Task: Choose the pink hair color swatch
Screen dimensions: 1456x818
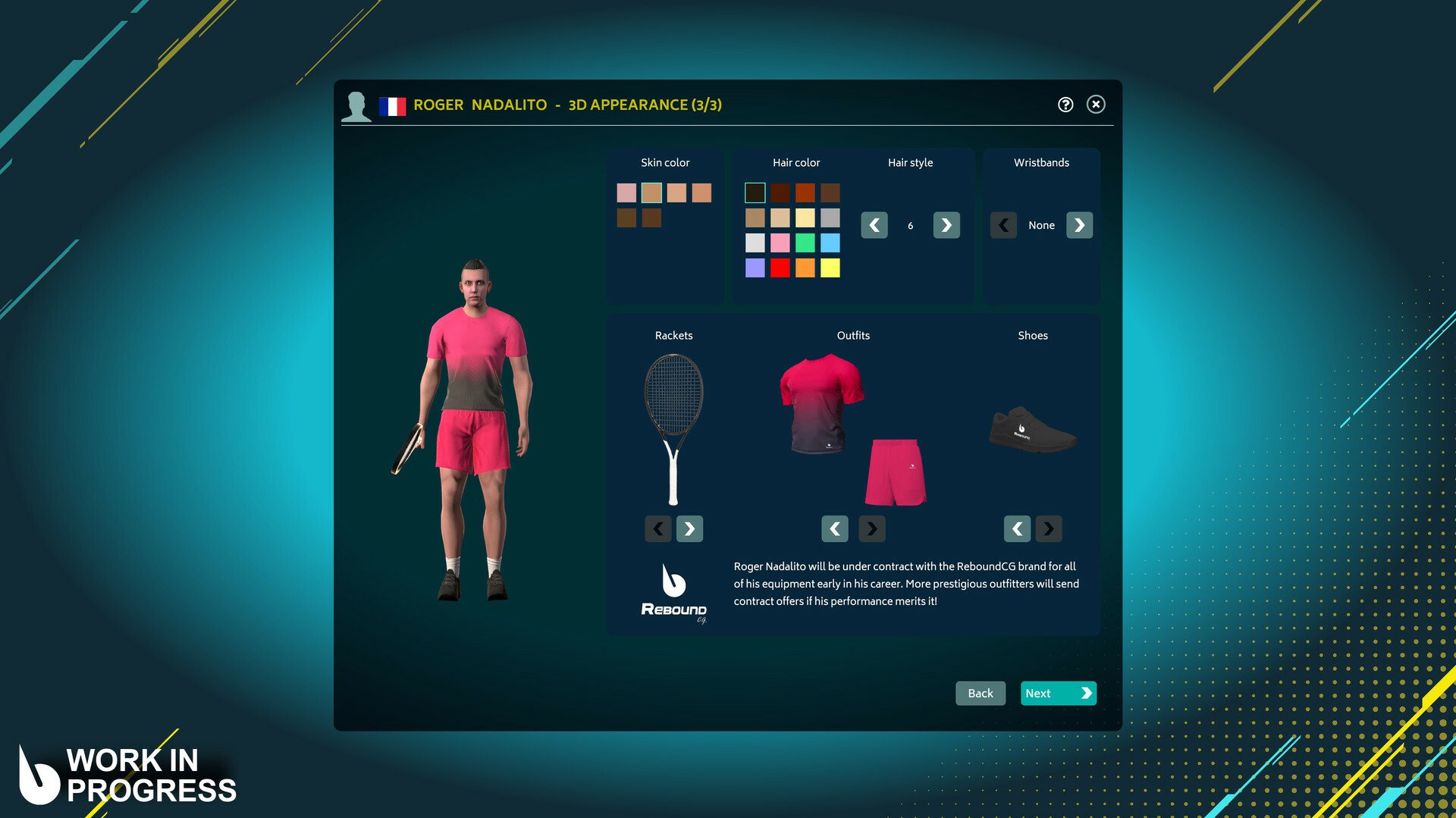Action: click(780, 243)
